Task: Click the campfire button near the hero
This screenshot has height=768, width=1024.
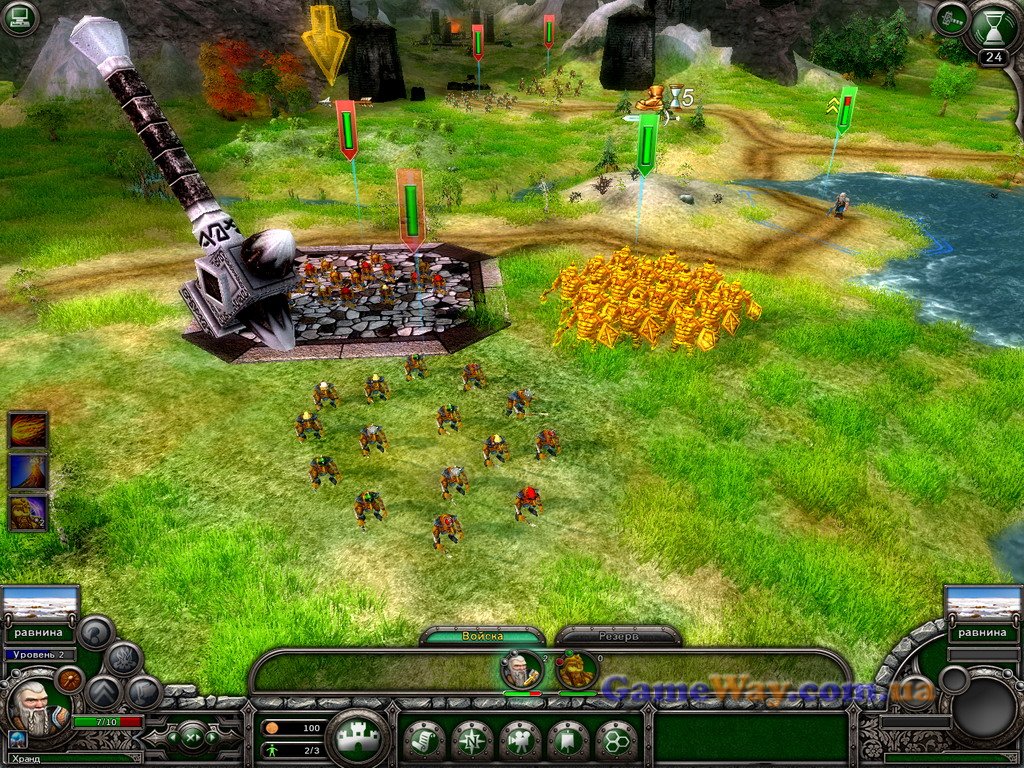Action: click(123, 658)
